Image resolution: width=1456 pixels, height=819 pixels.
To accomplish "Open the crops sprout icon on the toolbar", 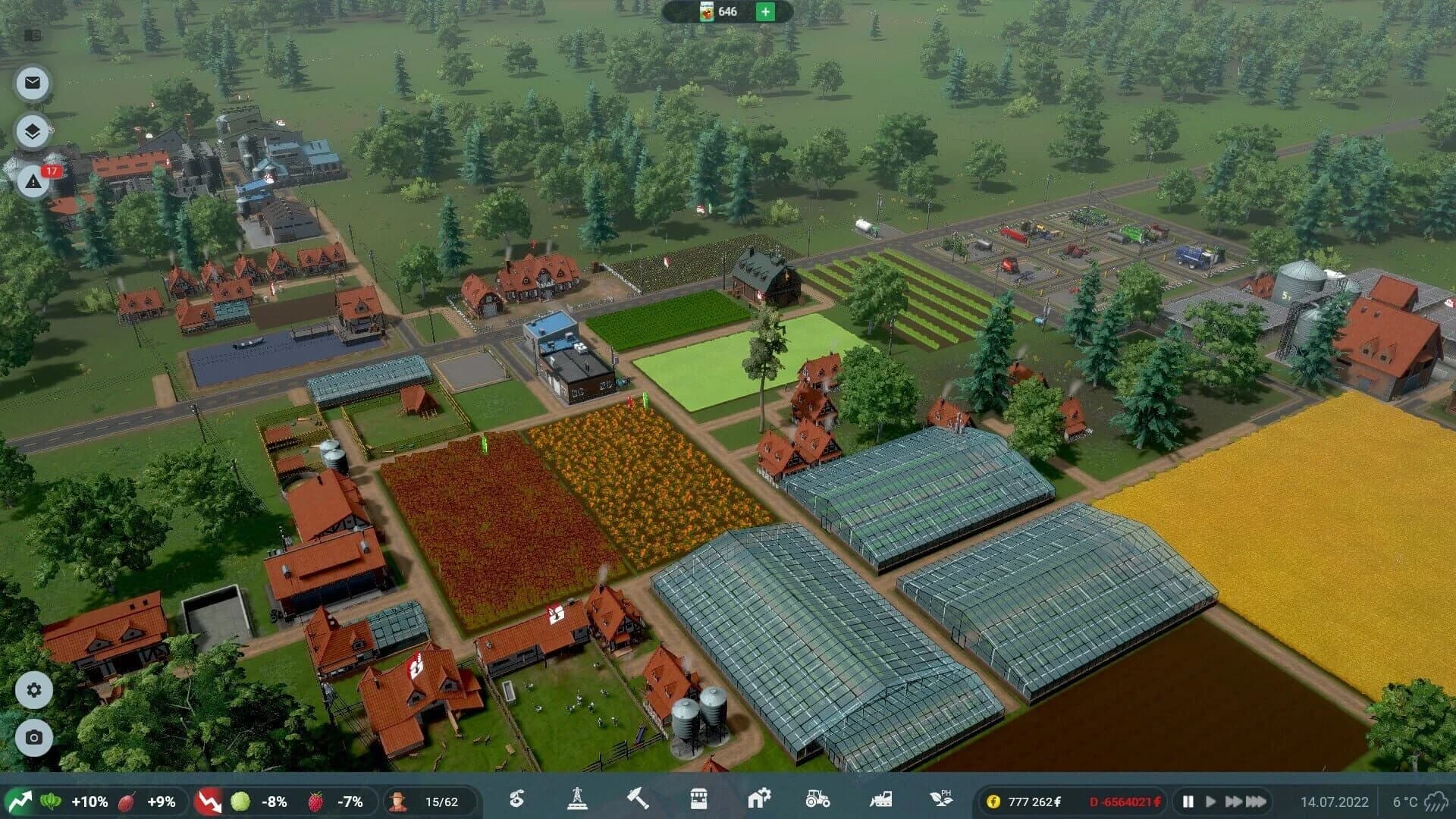I will tap(516, 799).
